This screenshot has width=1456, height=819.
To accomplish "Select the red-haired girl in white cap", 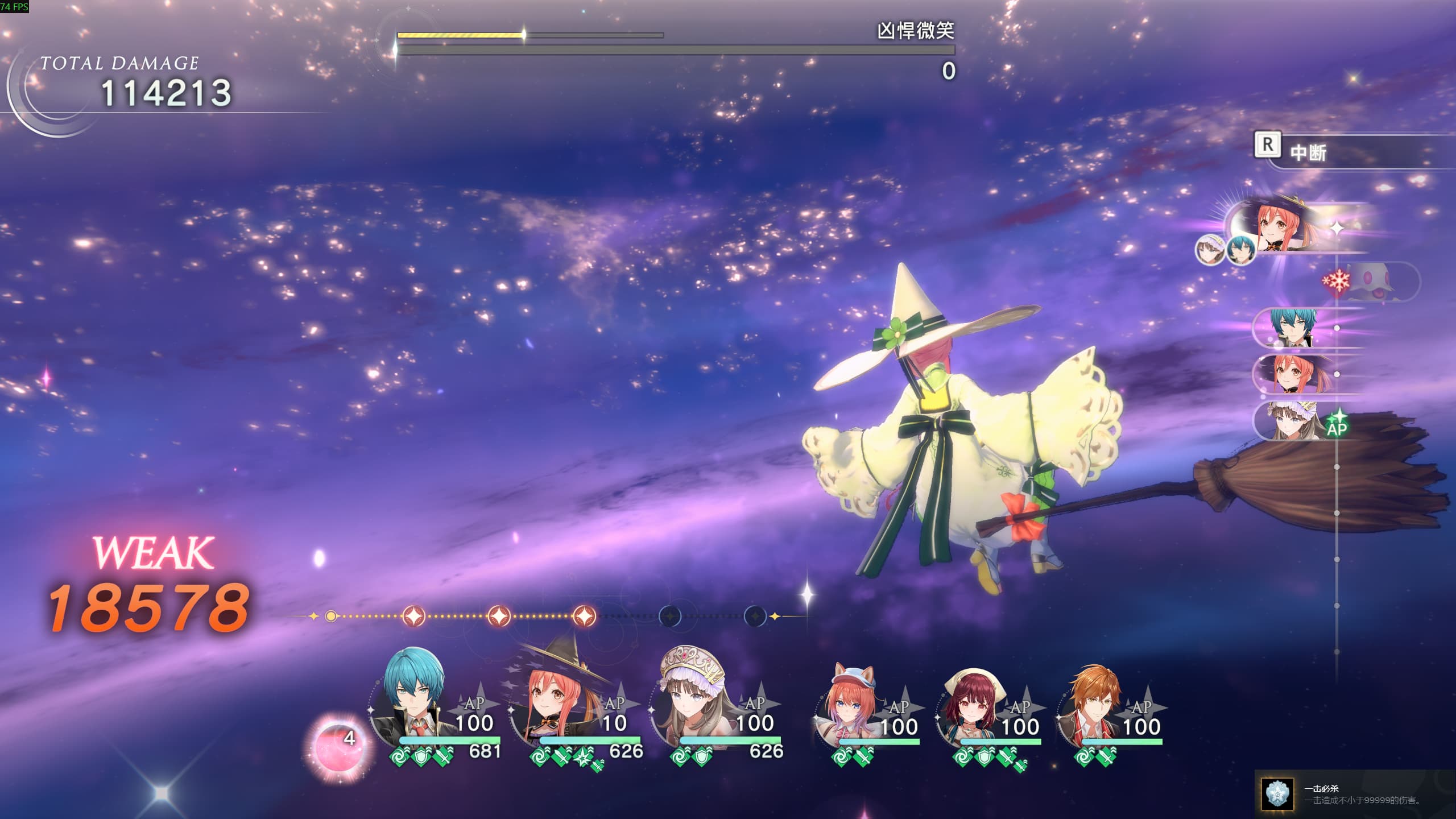I will coord(971,705).
